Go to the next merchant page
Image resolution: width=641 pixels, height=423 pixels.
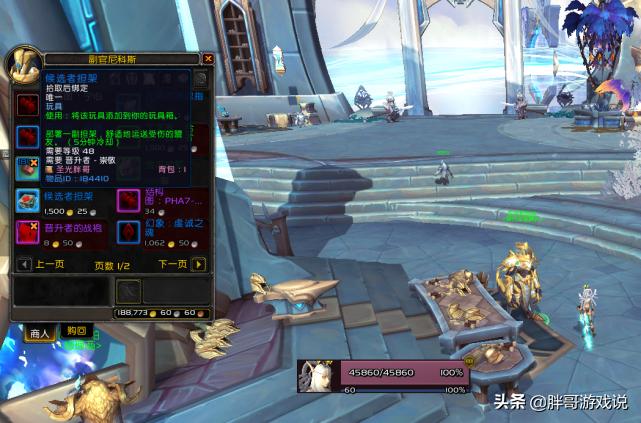click(x=199, y=264)
